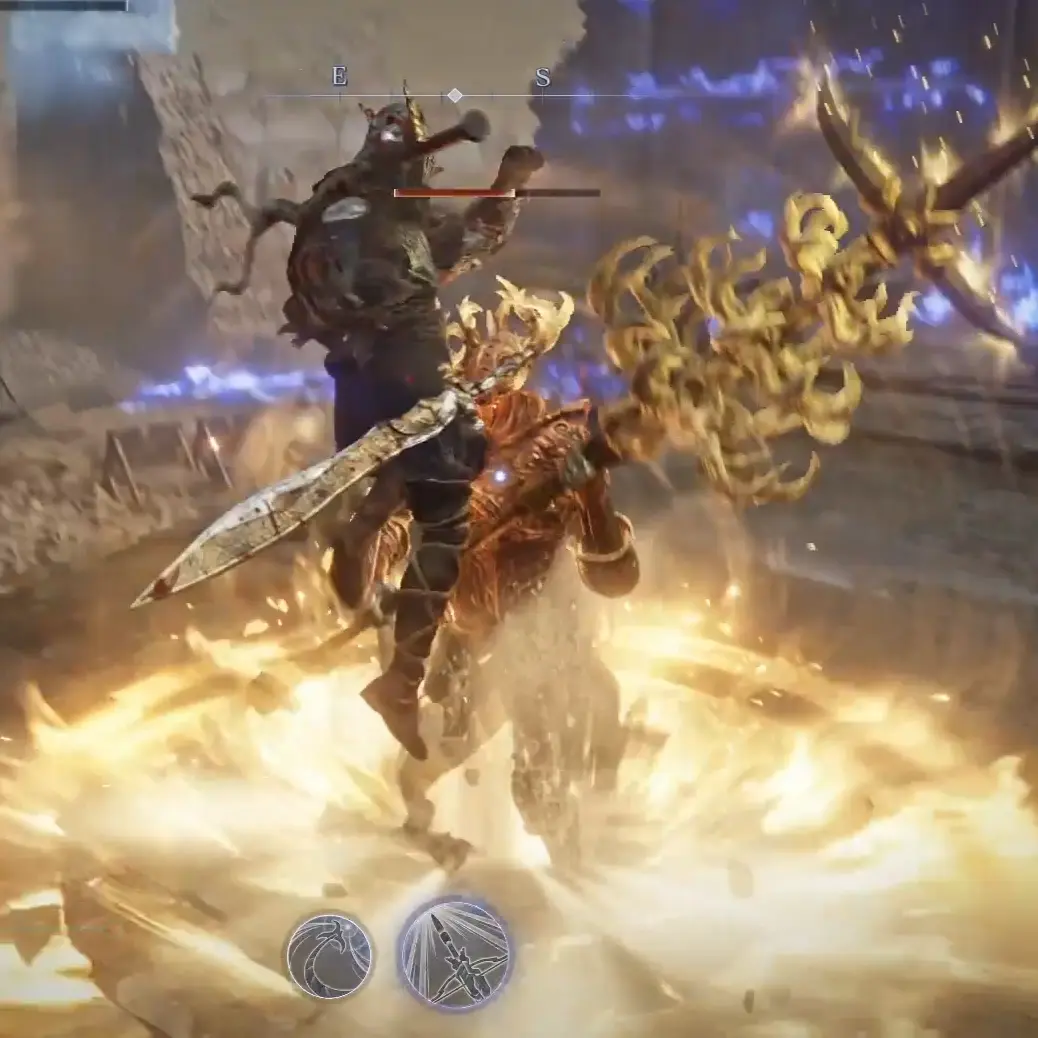
Task: Activate the grappling claw hook skill icon
Action: click(329, 955)
